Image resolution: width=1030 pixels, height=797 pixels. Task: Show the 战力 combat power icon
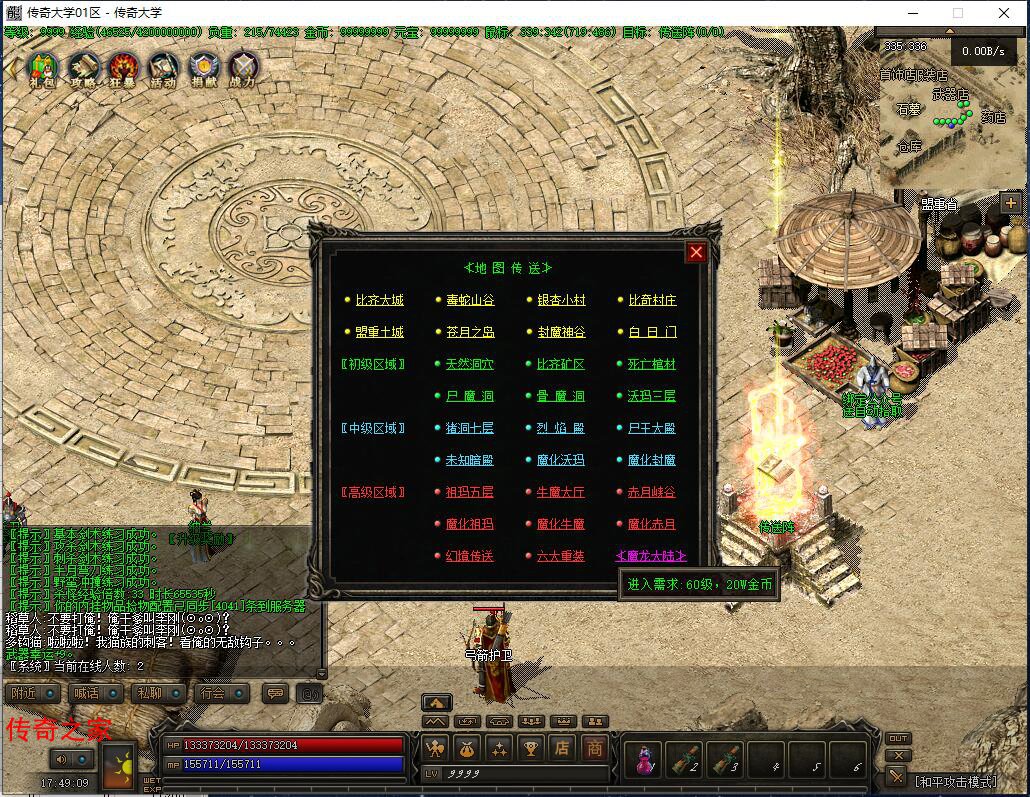pos(242,69)
